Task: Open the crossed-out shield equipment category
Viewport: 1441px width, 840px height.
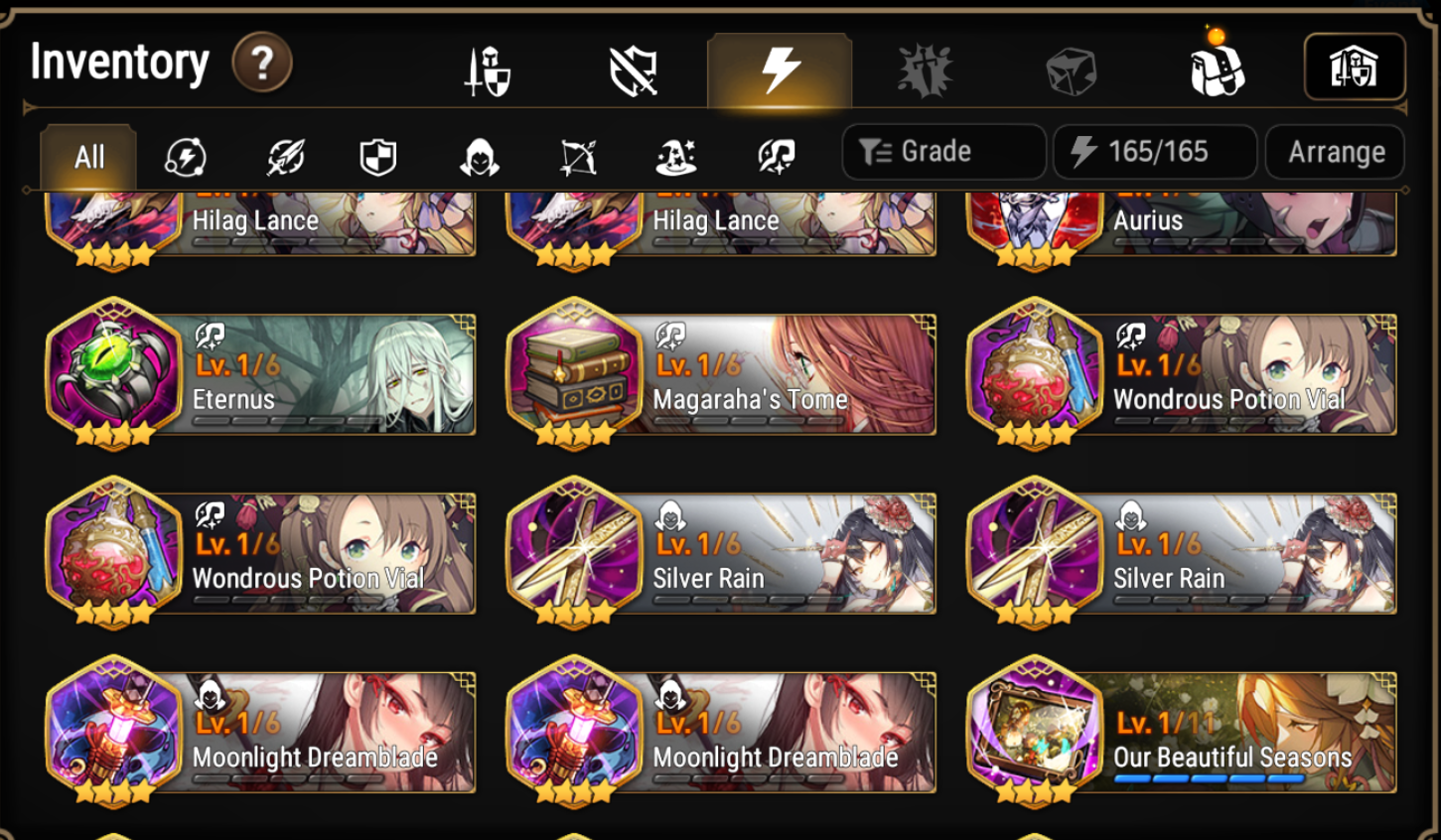Action: pyautogui.click(x=634, y=68)
